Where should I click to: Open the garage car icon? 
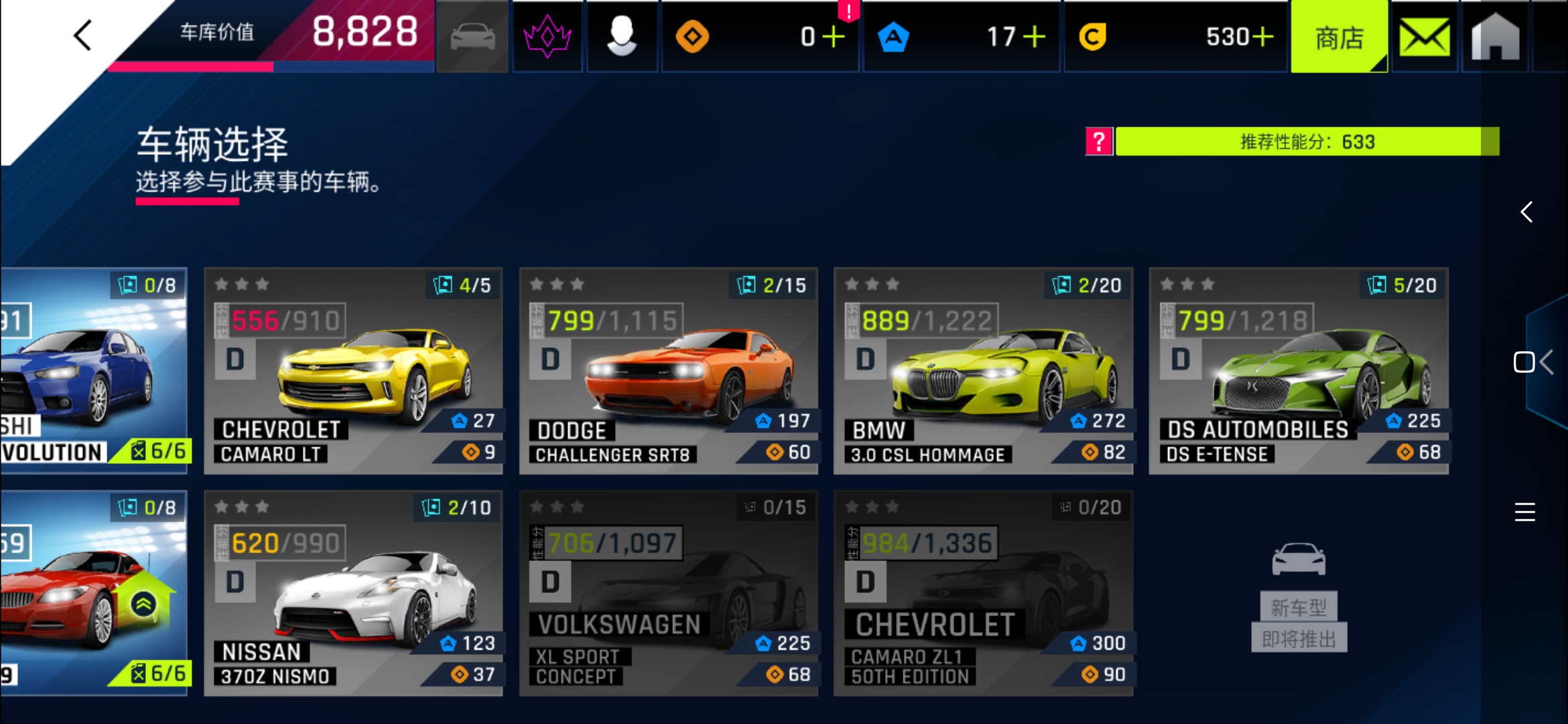click(472, 38)
